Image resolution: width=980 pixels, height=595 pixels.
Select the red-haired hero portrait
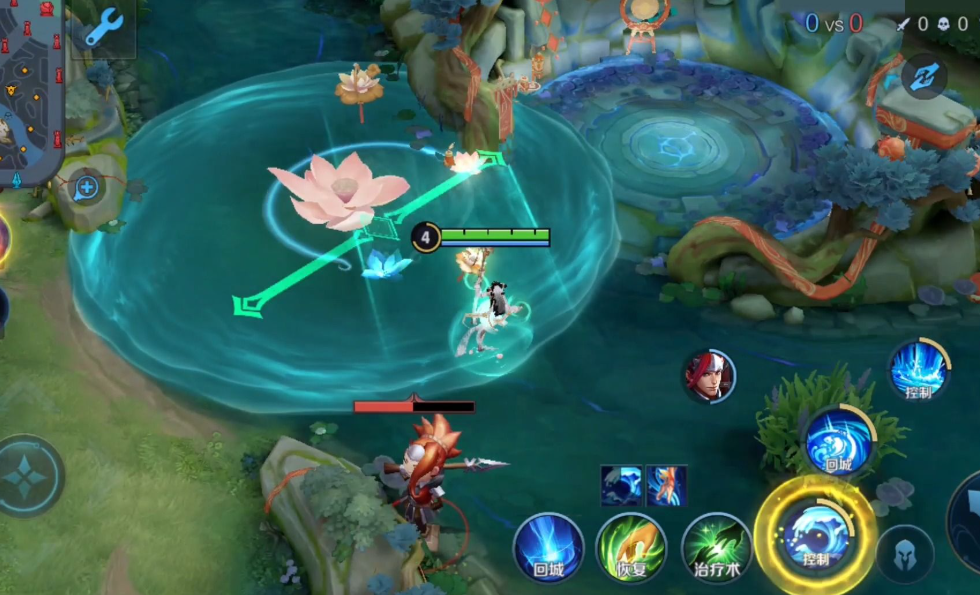tap(709, 376)
